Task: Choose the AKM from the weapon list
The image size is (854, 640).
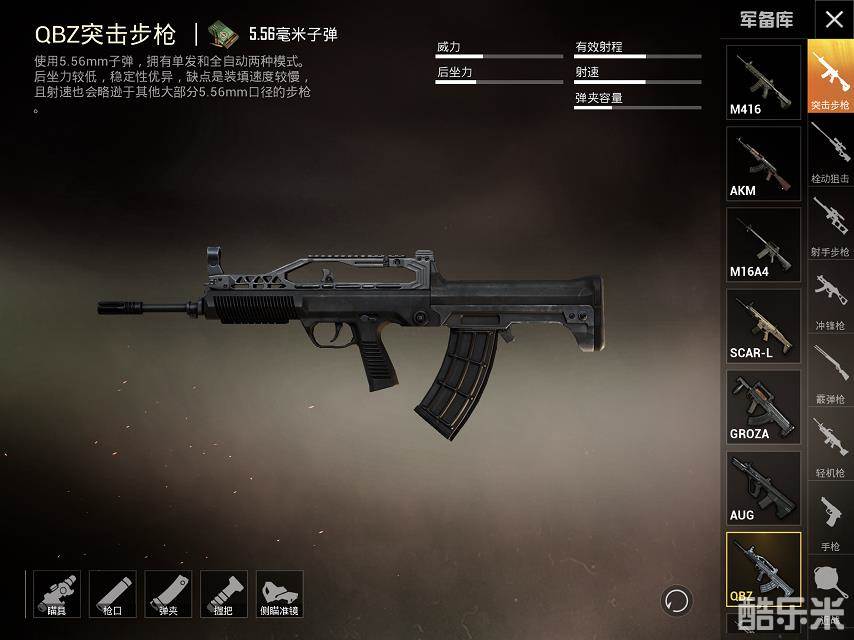Action: click(763, 163)
